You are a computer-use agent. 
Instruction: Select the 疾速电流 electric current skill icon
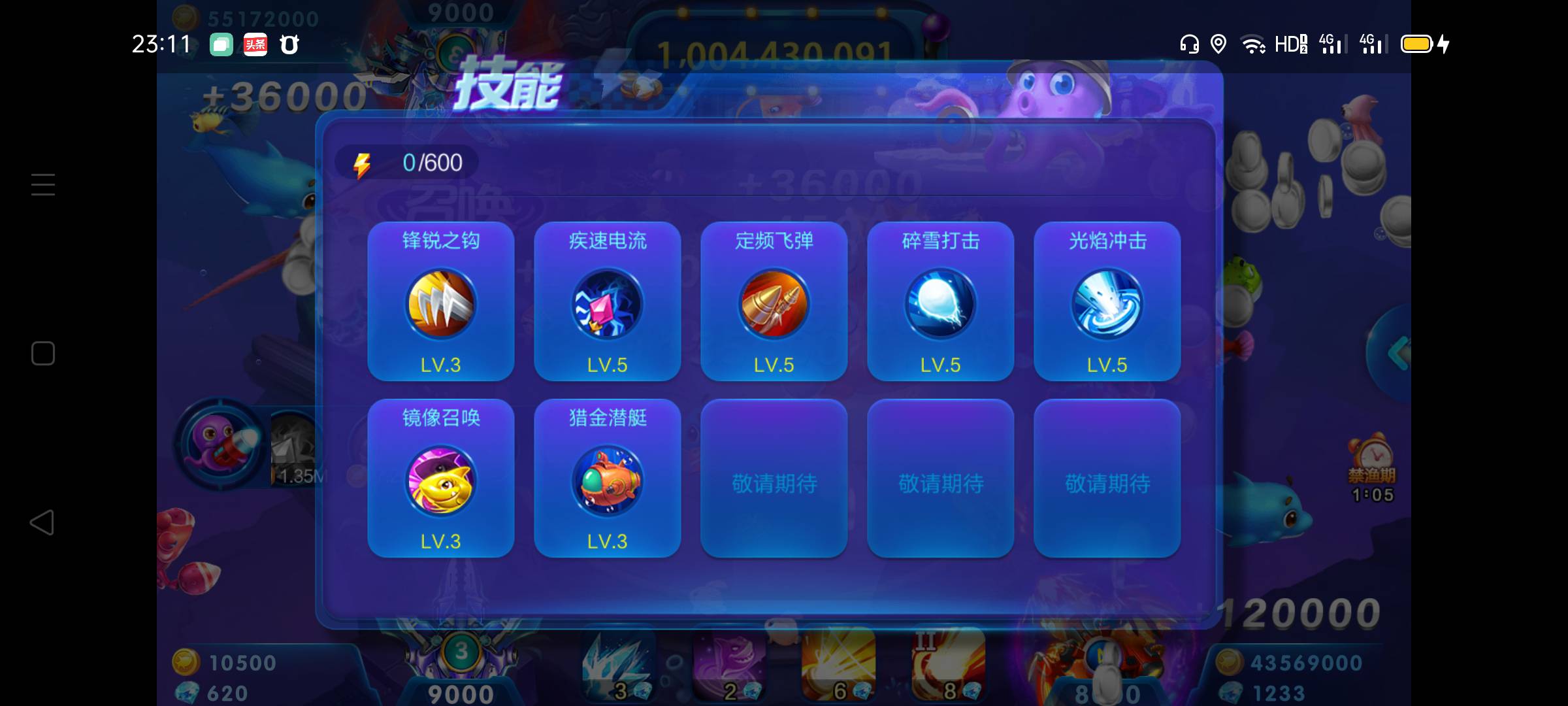(x=607, y=304)
